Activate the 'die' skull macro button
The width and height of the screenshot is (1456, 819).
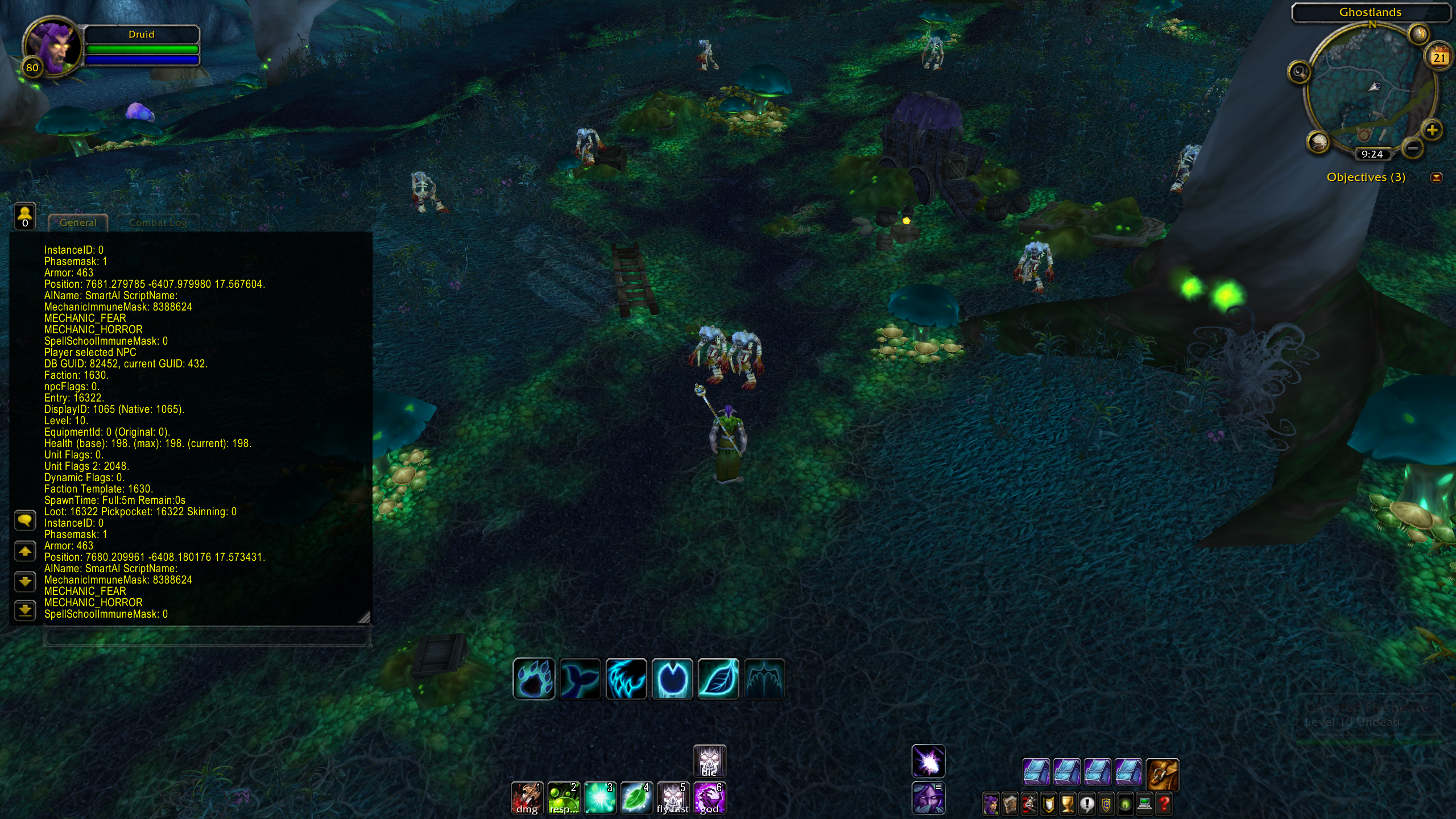coord(709,761)
